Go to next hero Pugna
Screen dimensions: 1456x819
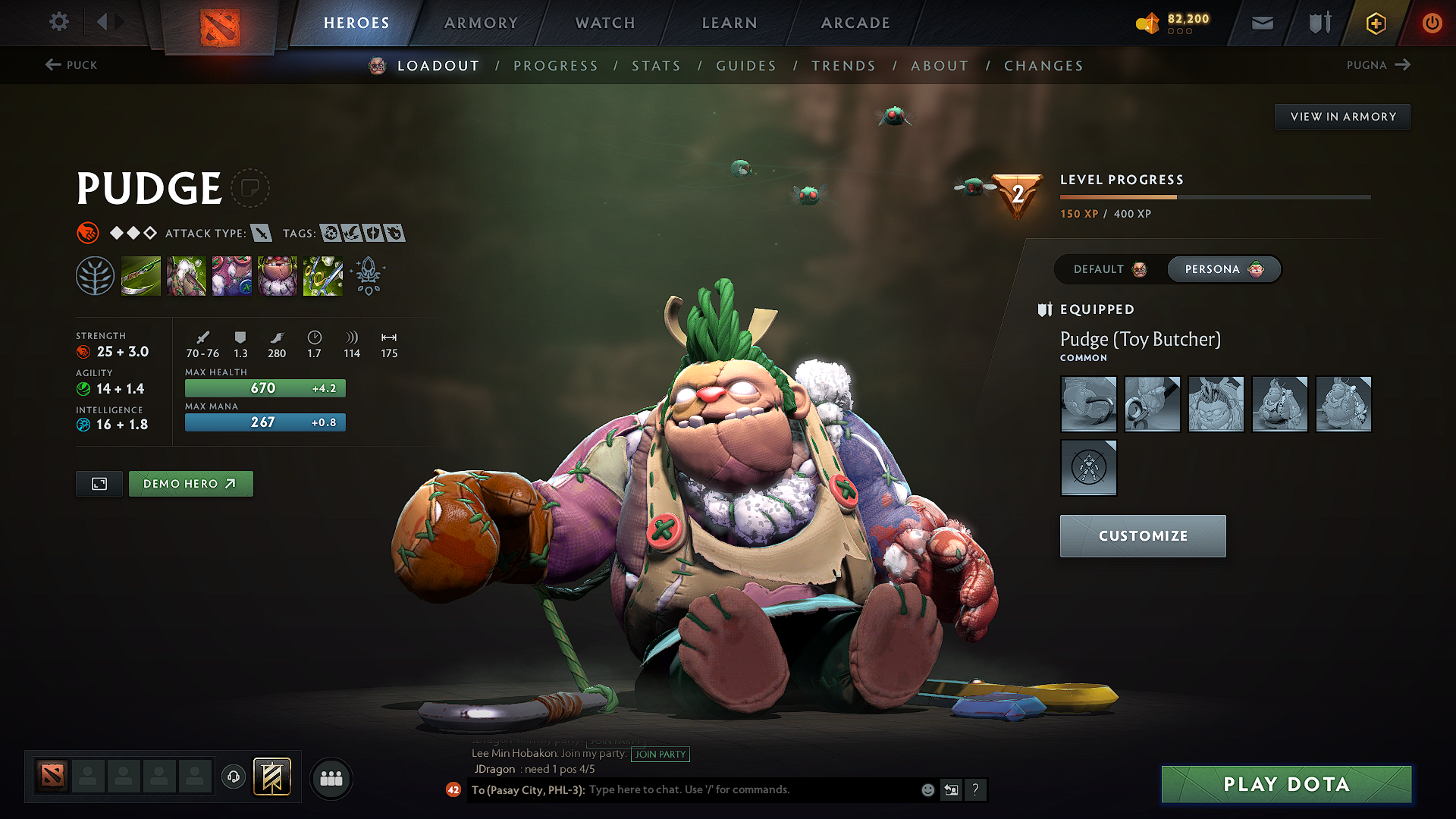(1378, 65)
